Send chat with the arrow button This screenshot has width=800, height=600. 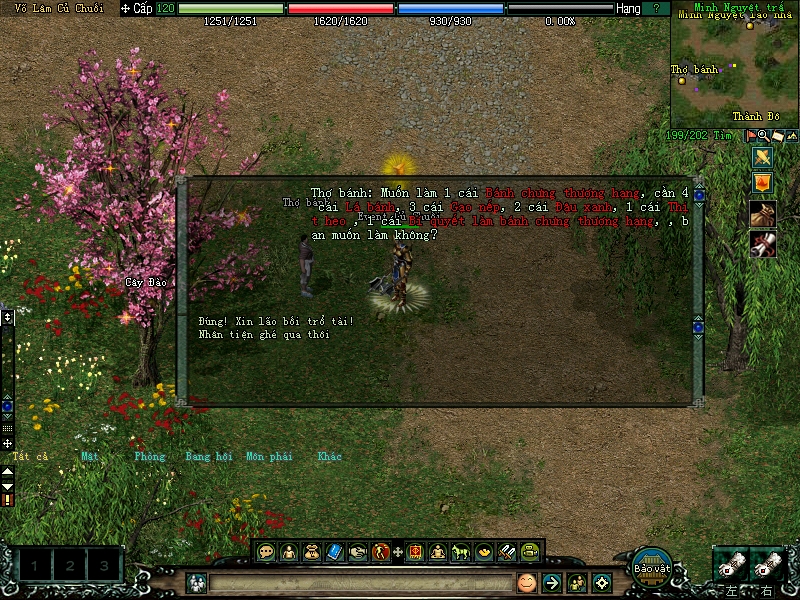551,582
